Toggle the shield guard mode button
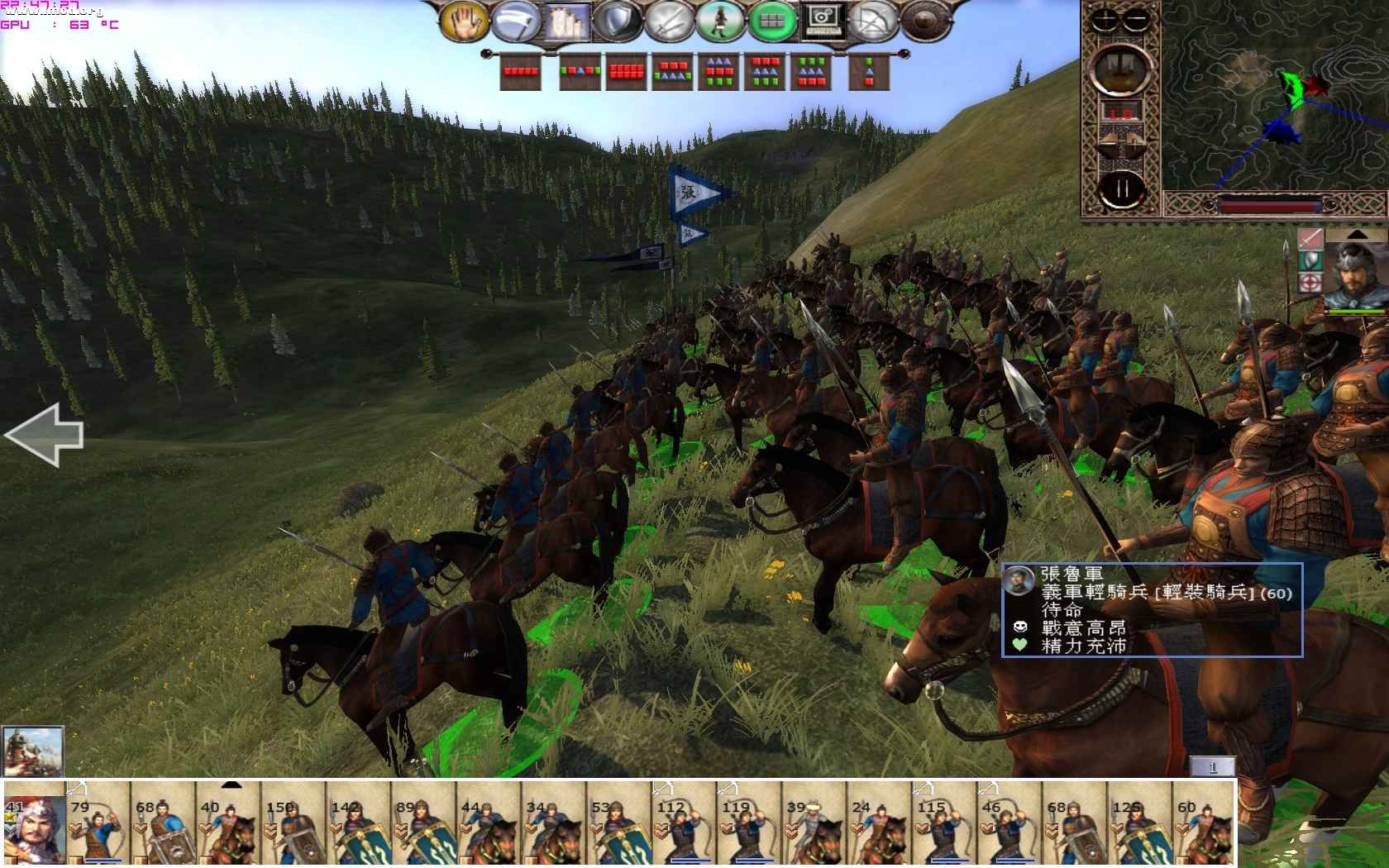1389x868 pixels. tap(616, 21)
